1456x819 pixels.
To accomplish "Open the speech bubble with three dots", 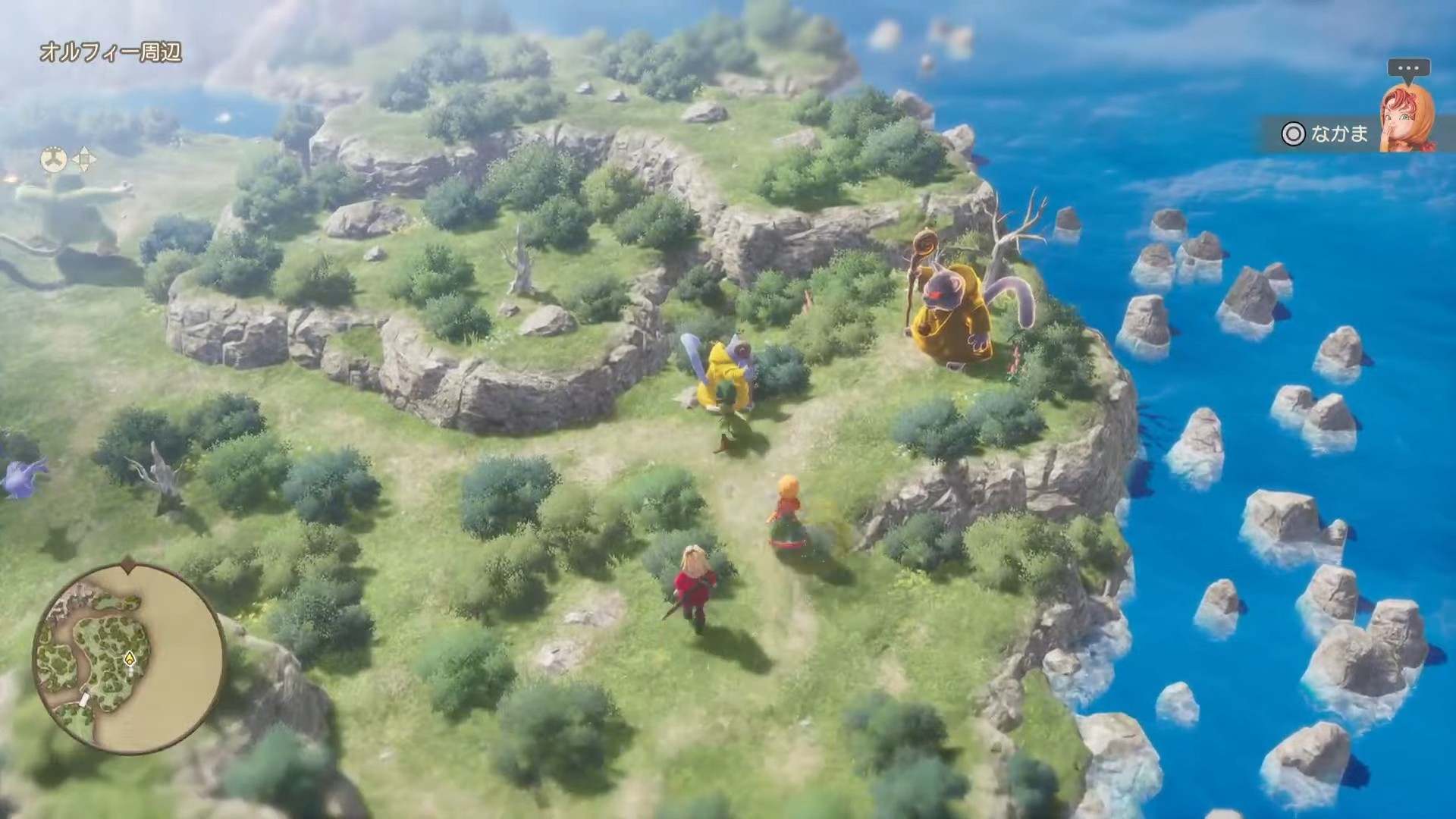I will [x=1408, y=69].
